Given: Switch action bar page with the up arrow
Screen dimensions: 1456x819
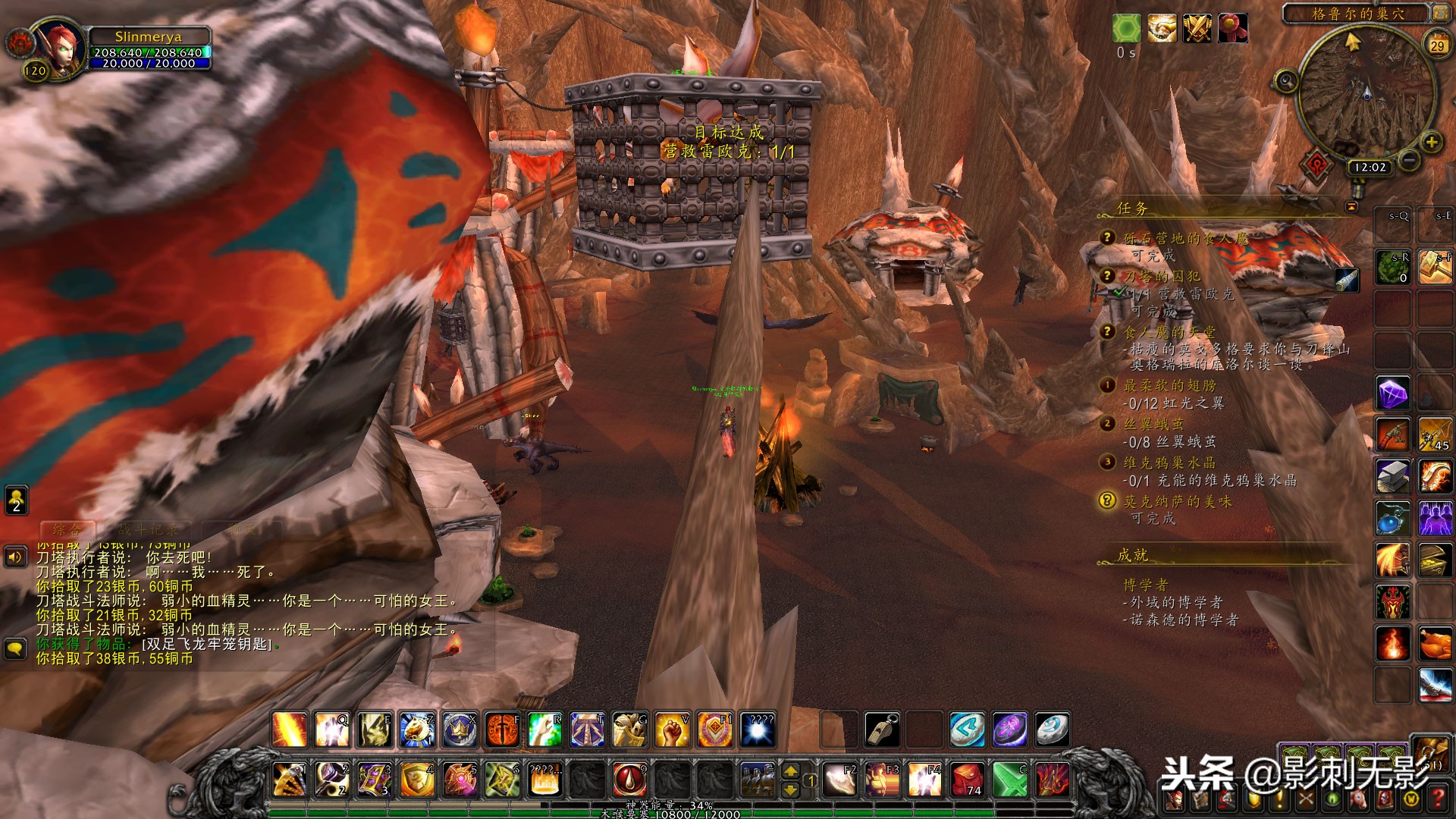Looking at the screenshot, I should click(790, 770).
